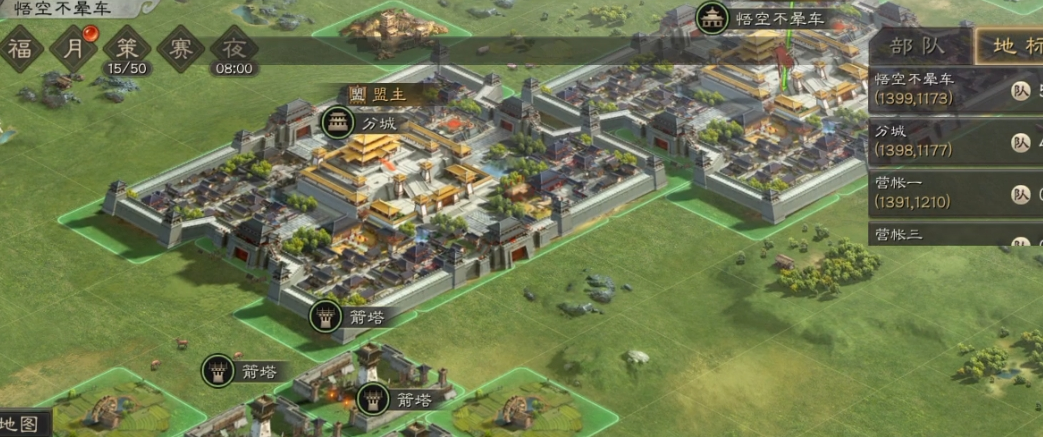Click the 队 badge in the 营帐一 row
Screen dimensions: 1043x437
click(x=1020, y=195)
